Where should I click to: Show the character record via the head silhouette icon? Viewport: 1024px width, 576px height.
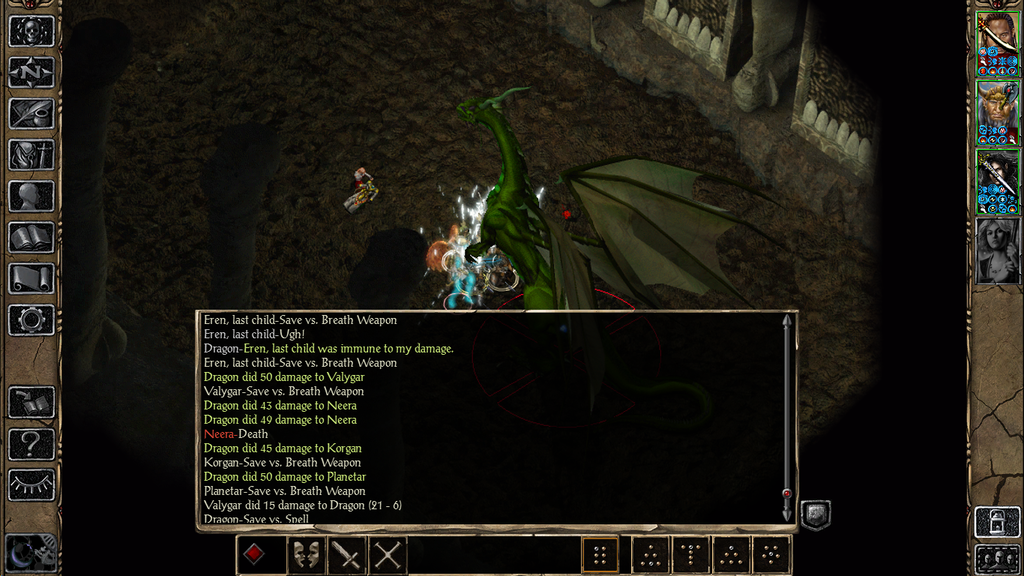point(31,196)
